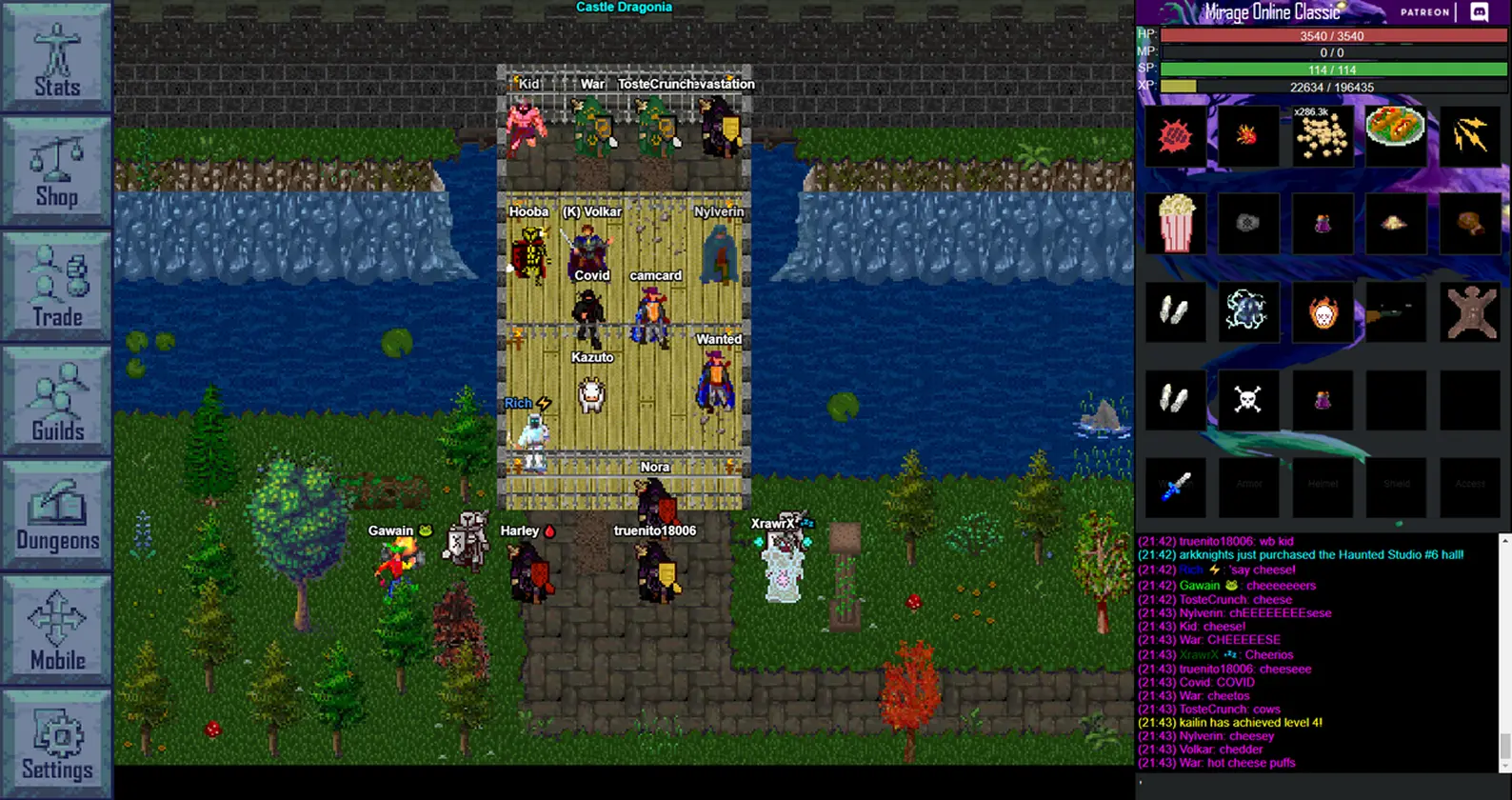The width and height of the screenshot is (1512, 800).
Task: Click the bear pelt inventory slot
Action: (1470, 311)
